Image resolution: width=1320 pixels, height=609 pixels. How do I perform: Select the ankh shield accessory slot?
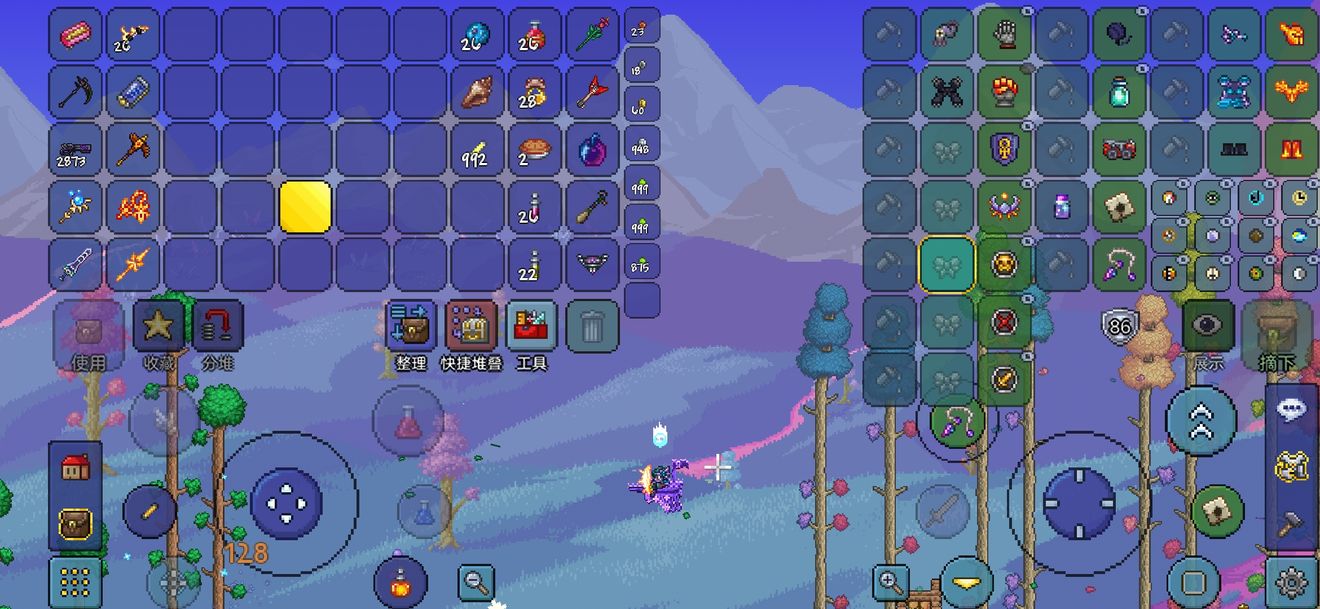1004,150
